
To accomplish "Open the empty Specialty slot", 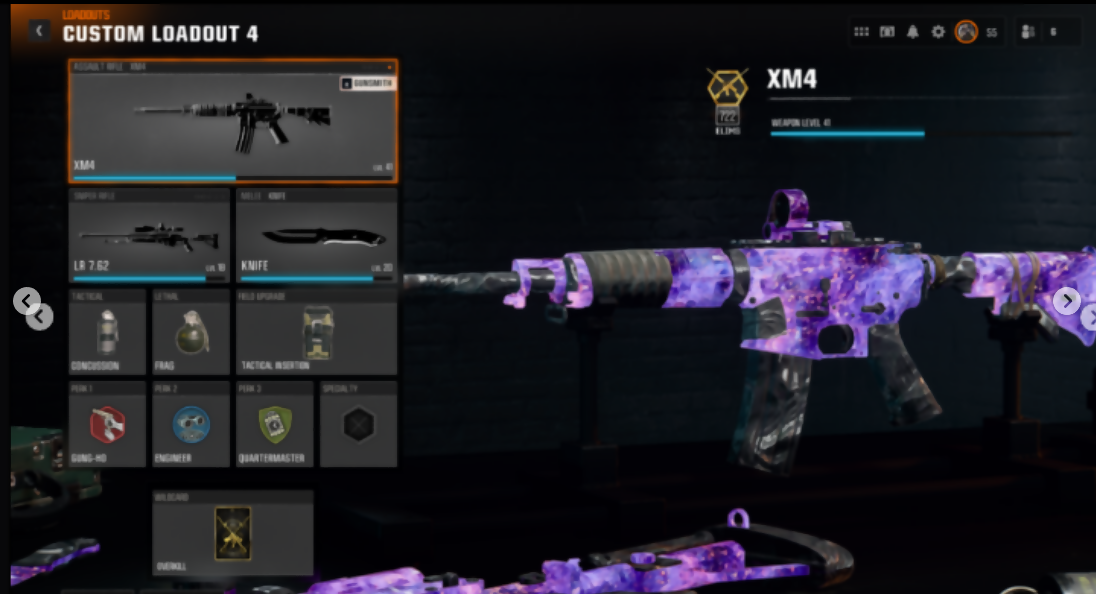I will coord(358,424).
